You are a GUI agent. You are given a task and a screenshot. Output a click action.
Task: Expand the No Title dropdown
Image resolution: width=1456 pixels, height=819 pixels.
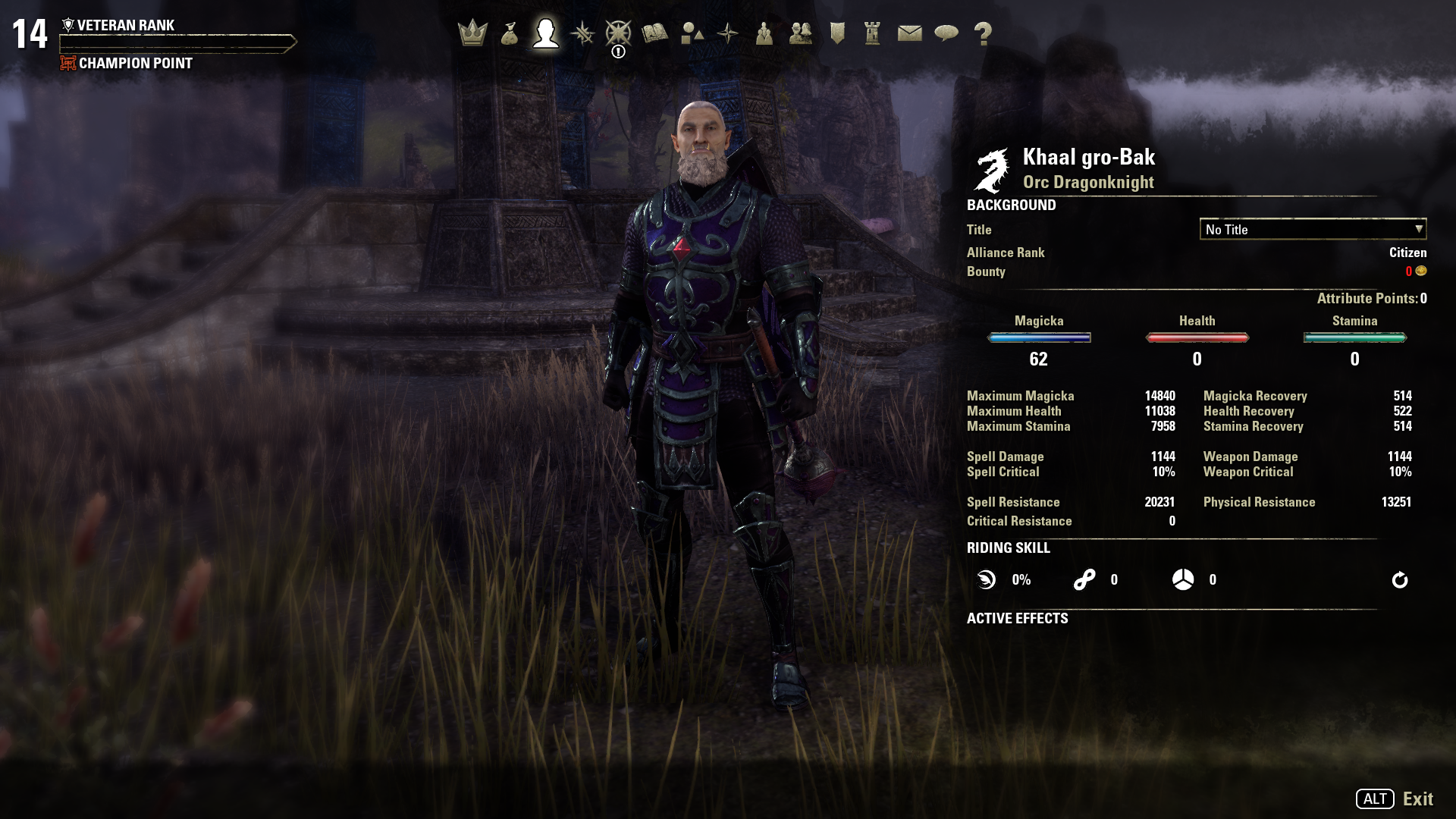coord(1313,229)
